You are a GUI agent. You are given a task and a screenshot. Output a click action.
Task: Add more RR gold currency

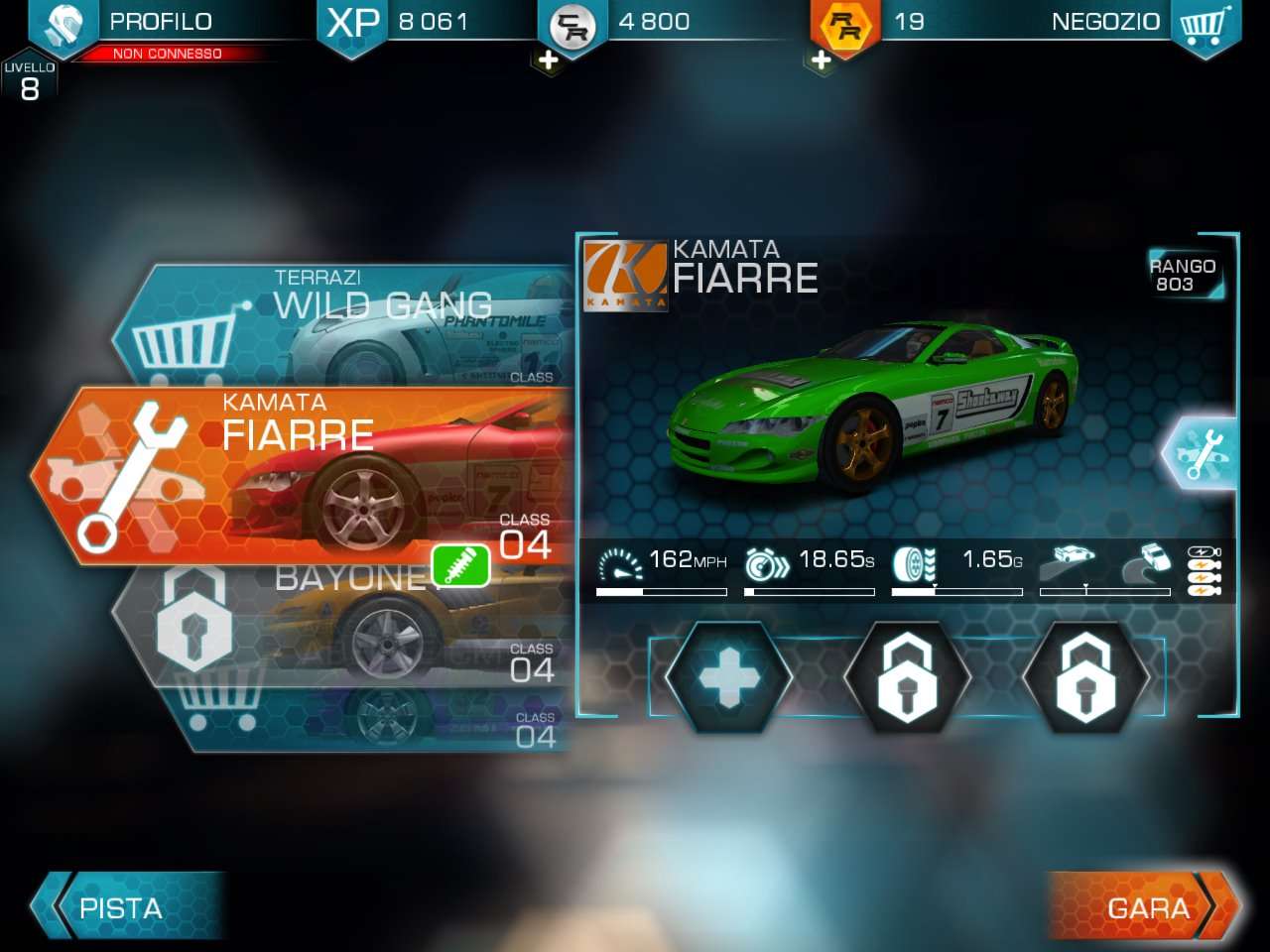click(821, 60)
